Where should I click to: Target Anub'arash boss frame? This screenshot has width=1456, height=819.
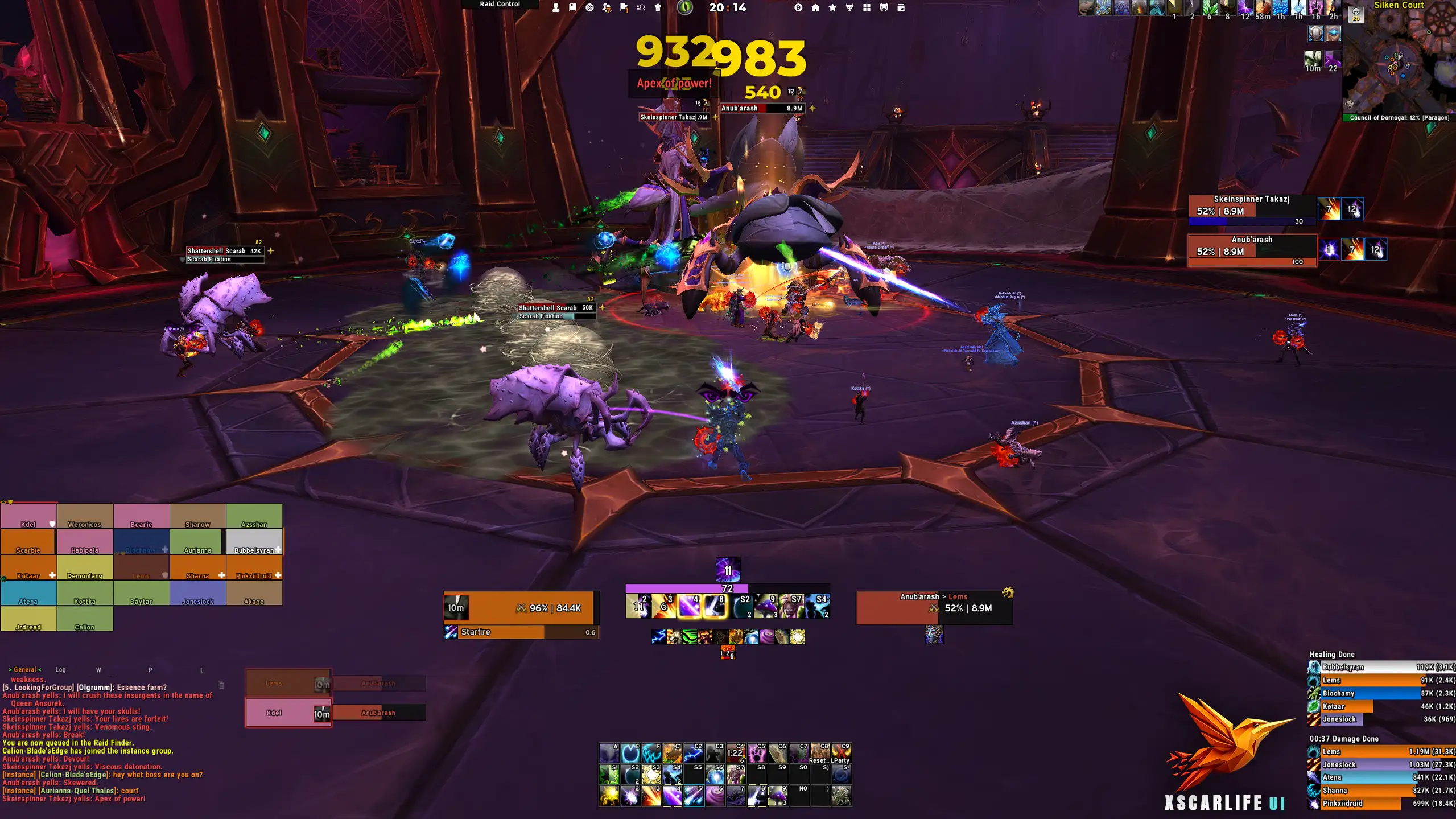coord(1252,247)
